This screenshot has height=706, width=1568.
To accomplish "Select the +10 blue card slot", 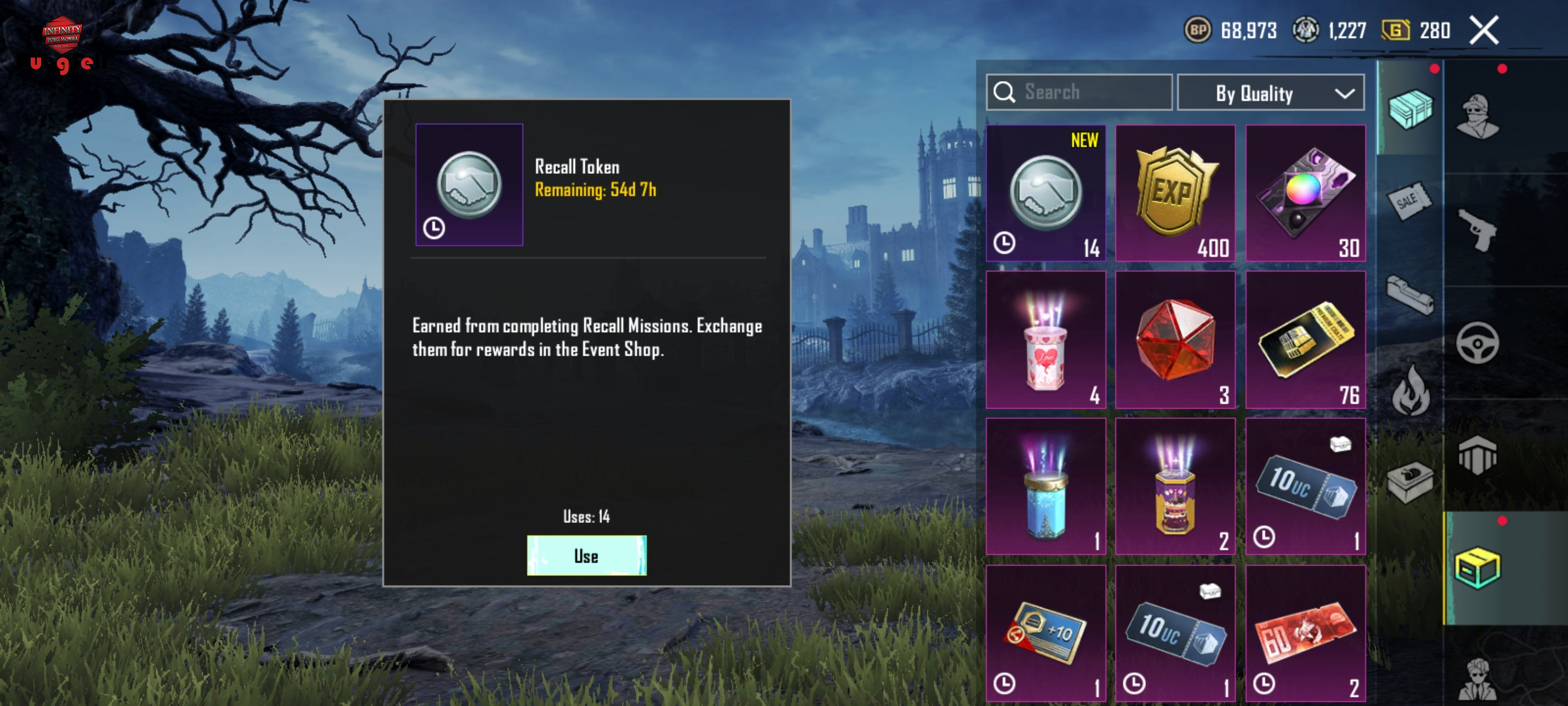I will click(1045, 633).
